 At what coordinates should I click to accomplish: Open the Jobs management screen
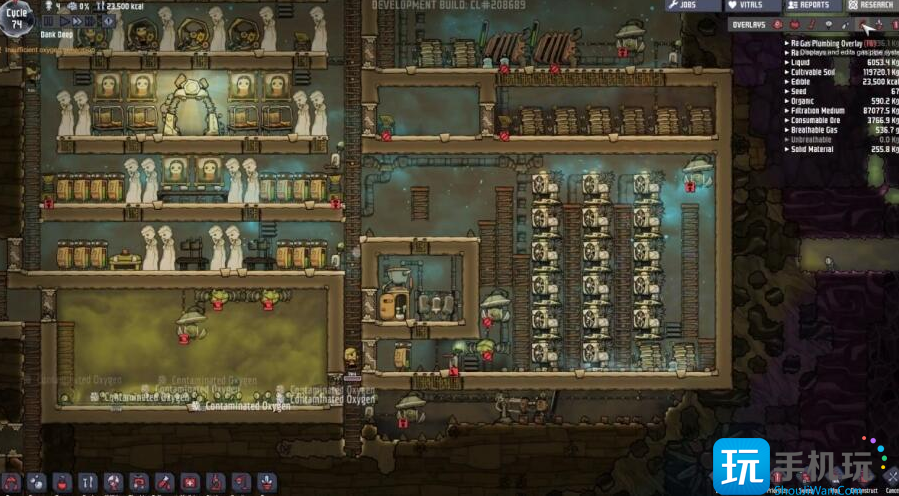tap(693, 5)
